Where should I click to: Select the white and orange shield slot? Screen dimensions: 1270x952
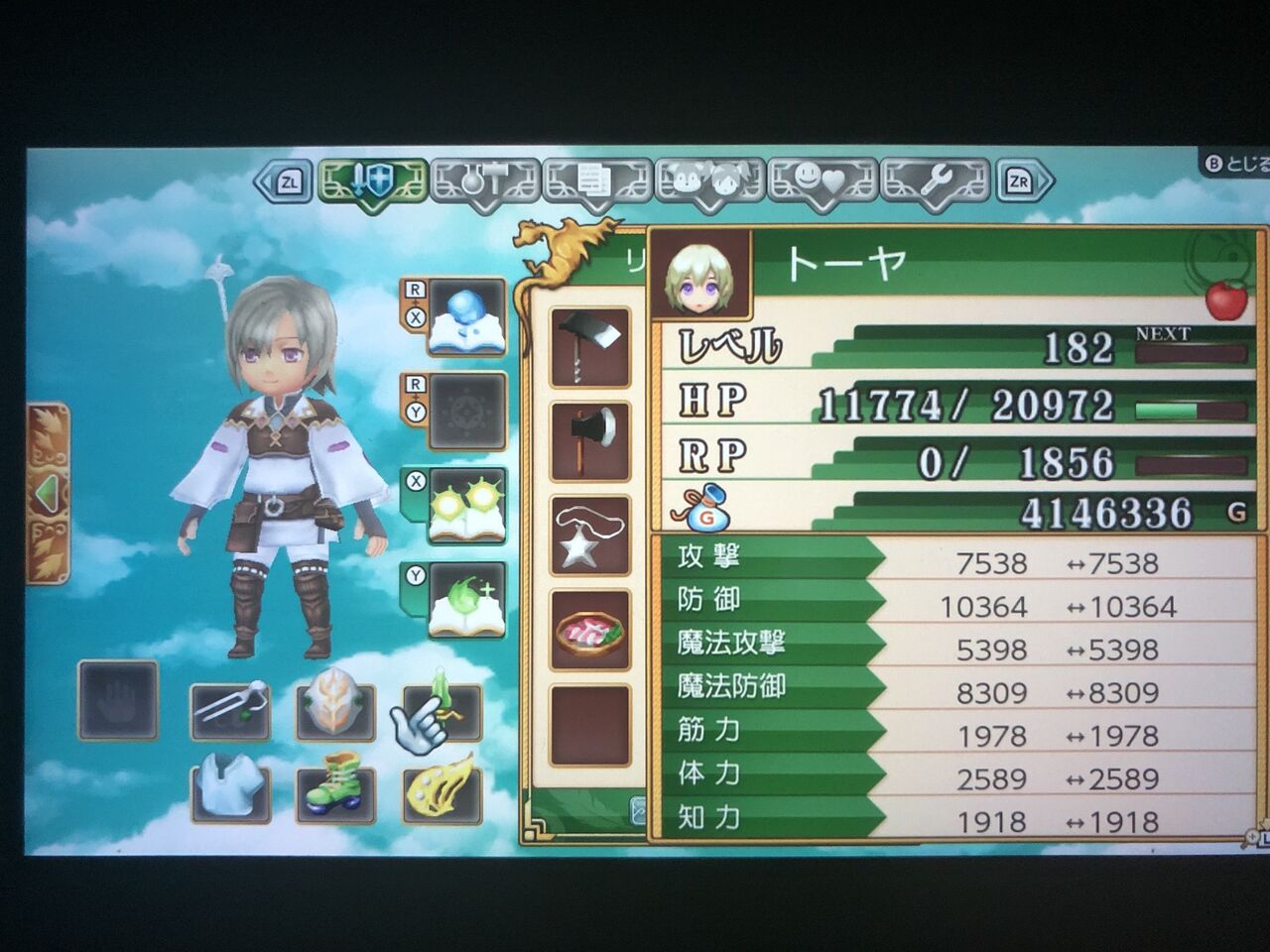click(335, 705)
